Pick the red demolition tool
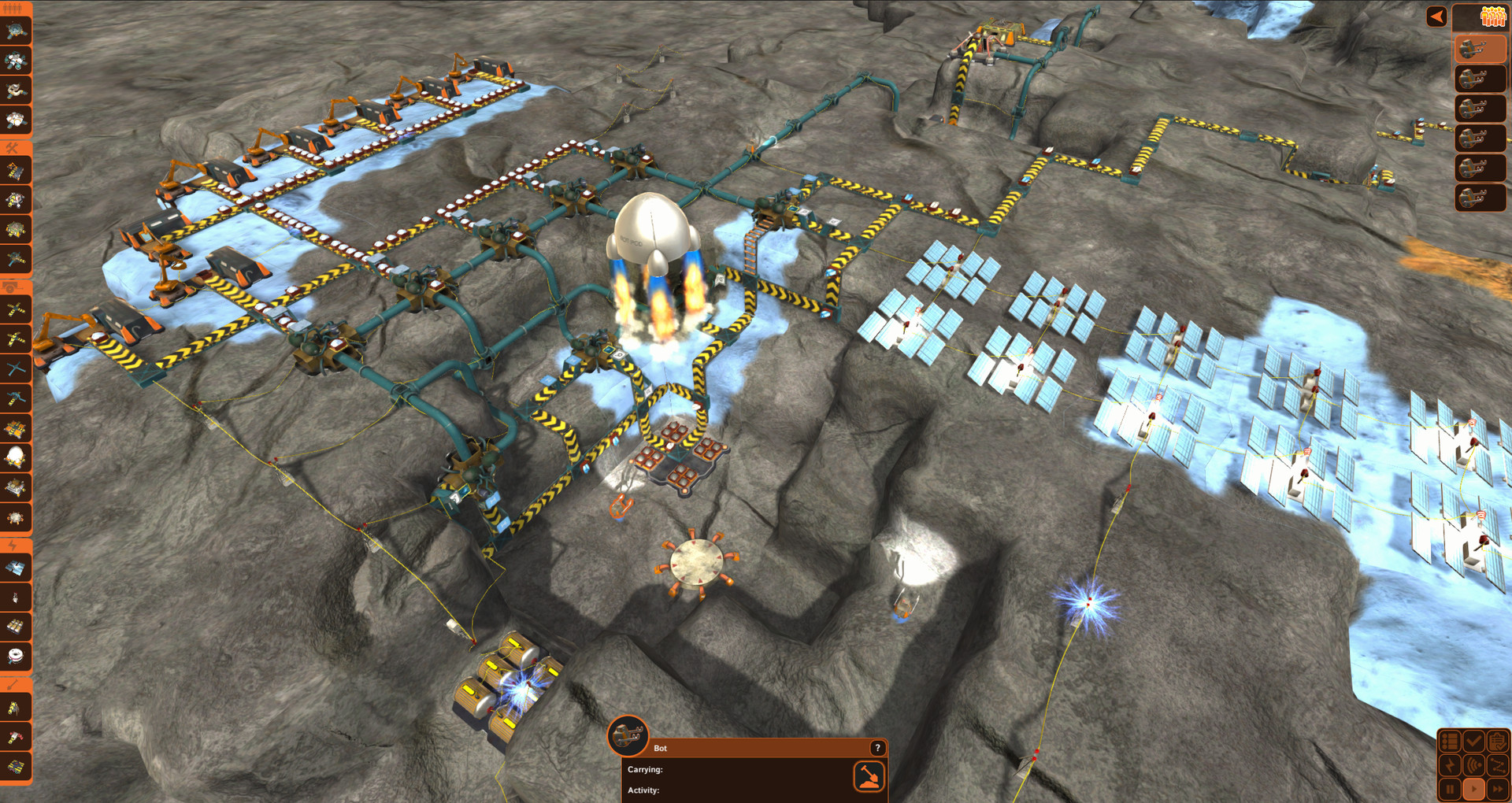This screenshot has width=1512, height=803. pyautogui.click(x=15, y=737)
